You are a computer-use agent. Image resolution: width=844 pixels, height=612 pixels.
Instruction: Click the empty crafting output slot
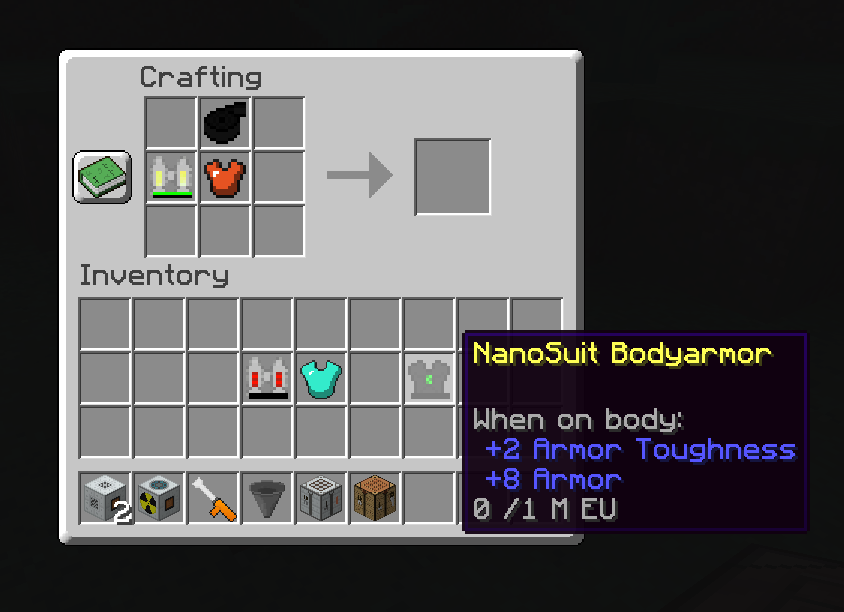pos(452,177)
